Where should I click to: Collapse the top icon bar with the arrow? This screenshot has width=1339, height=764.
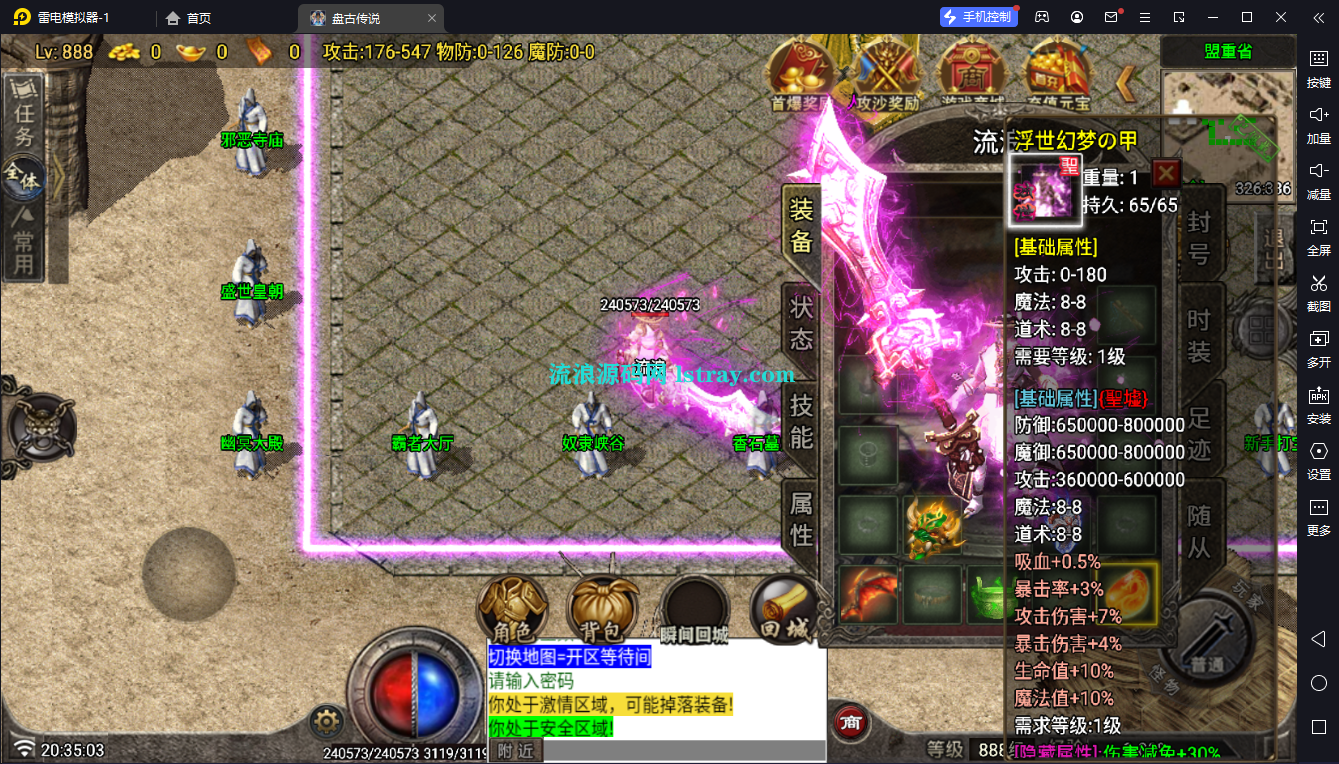[x=1125, y=84]
